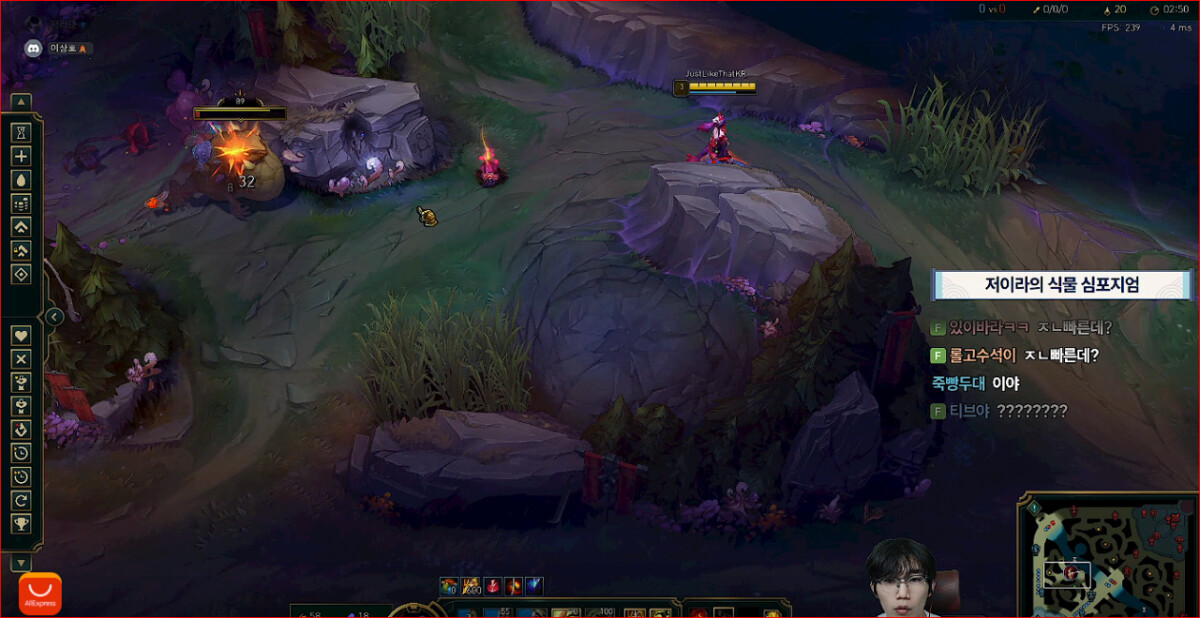Click the heart icon in the practice tool panel

tap(21, 334)
